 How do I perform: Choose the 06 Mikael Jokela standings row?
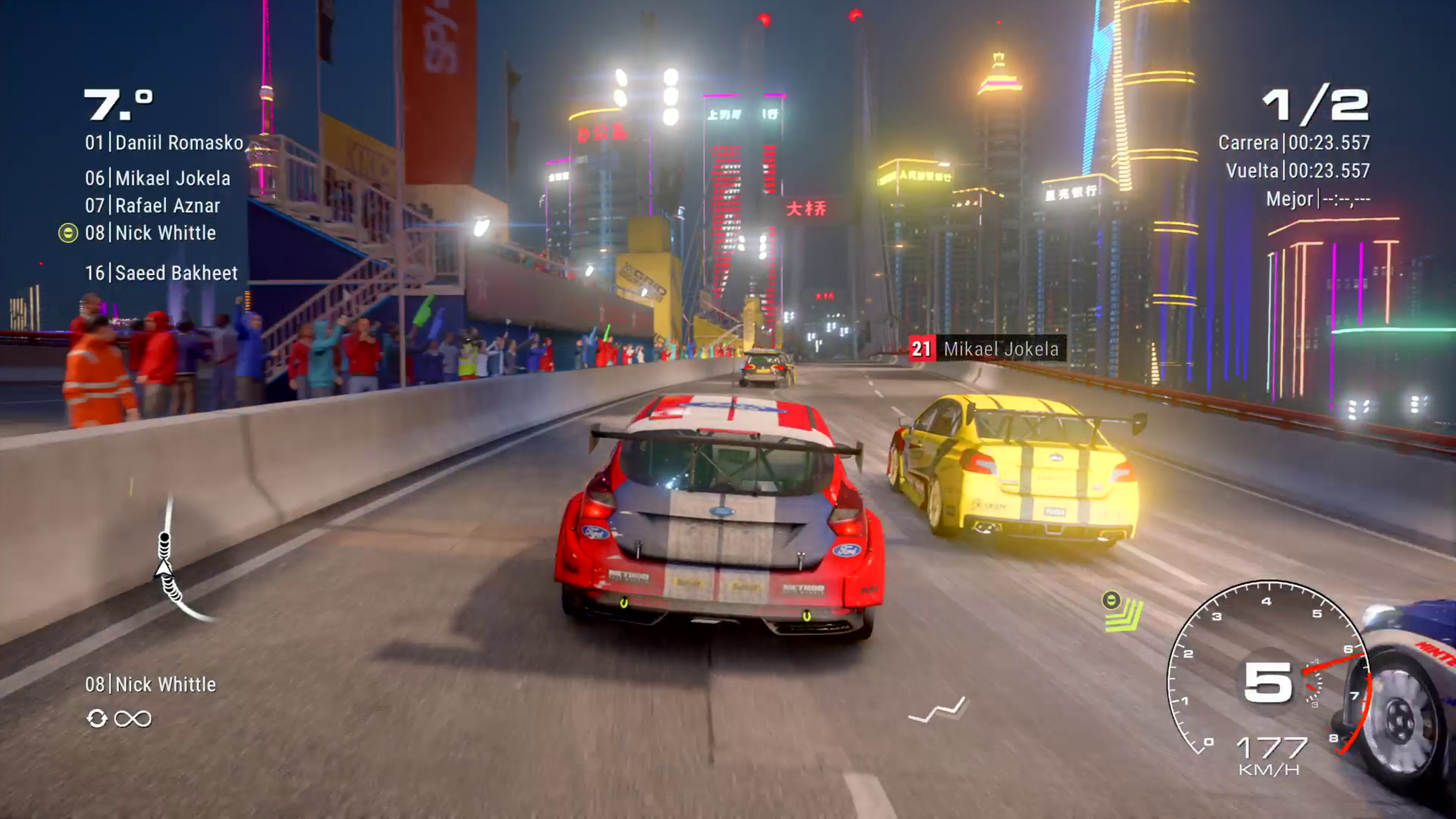click(158, 179)
